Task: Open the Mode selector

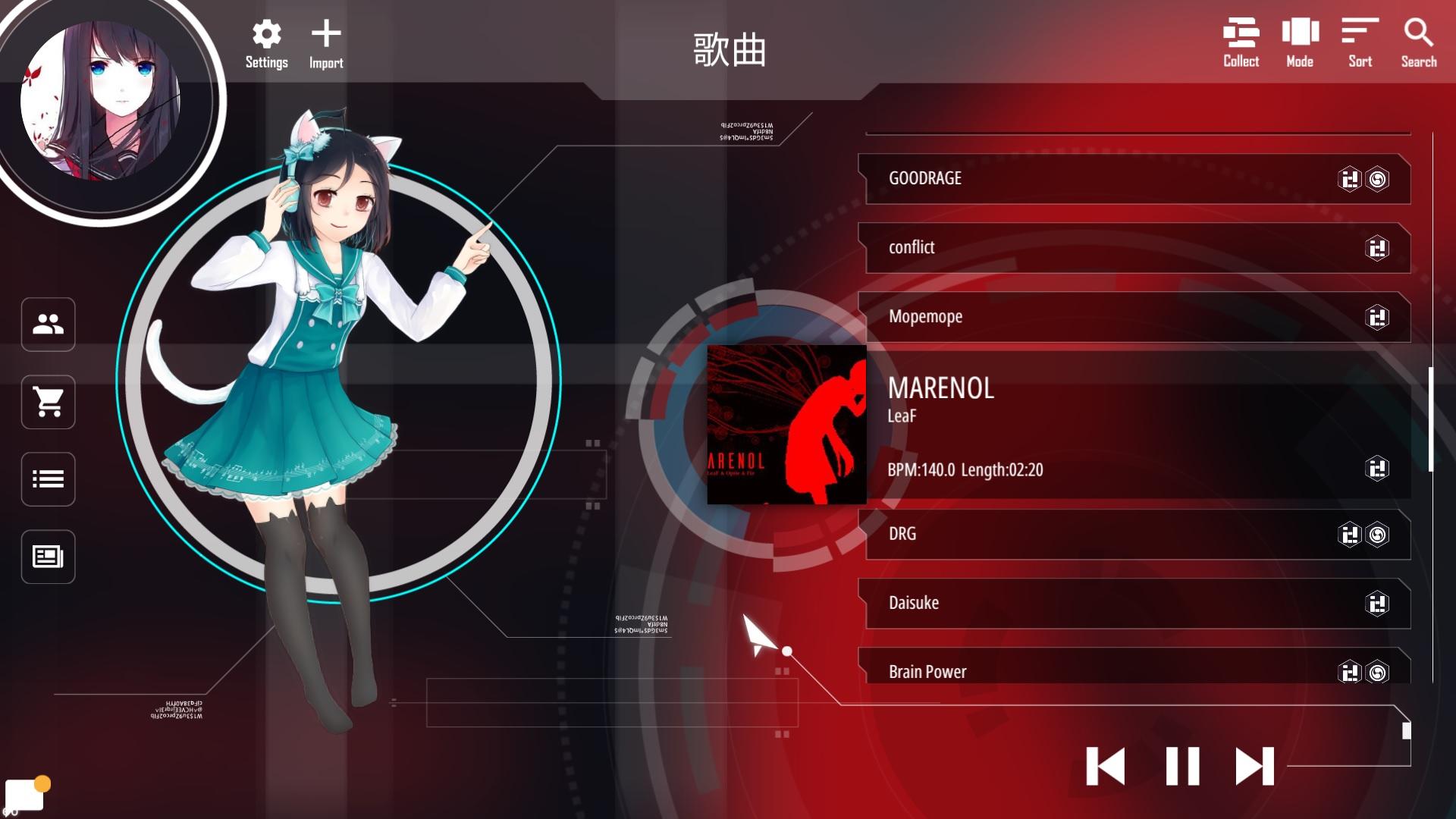Action: [1300, 34]
